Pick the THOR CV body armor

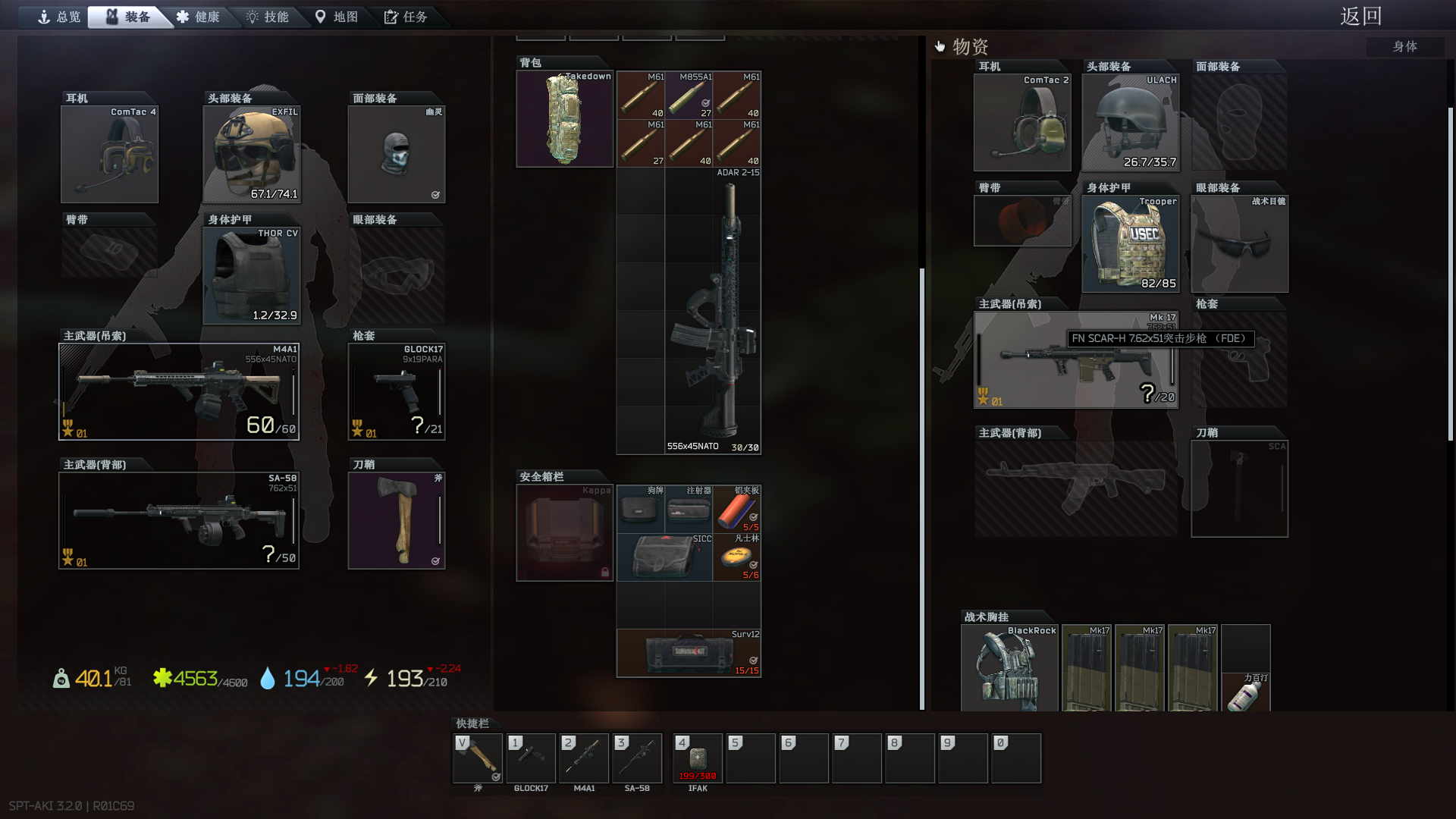point(252,276)
